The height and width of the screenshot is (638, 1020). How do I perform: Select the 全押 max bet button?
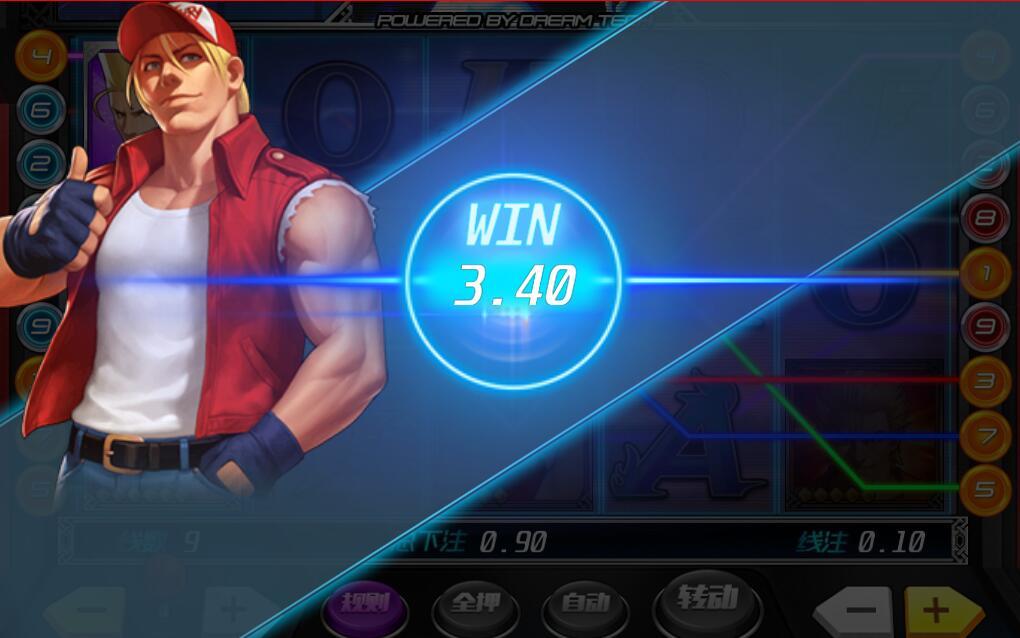point(473,603)
